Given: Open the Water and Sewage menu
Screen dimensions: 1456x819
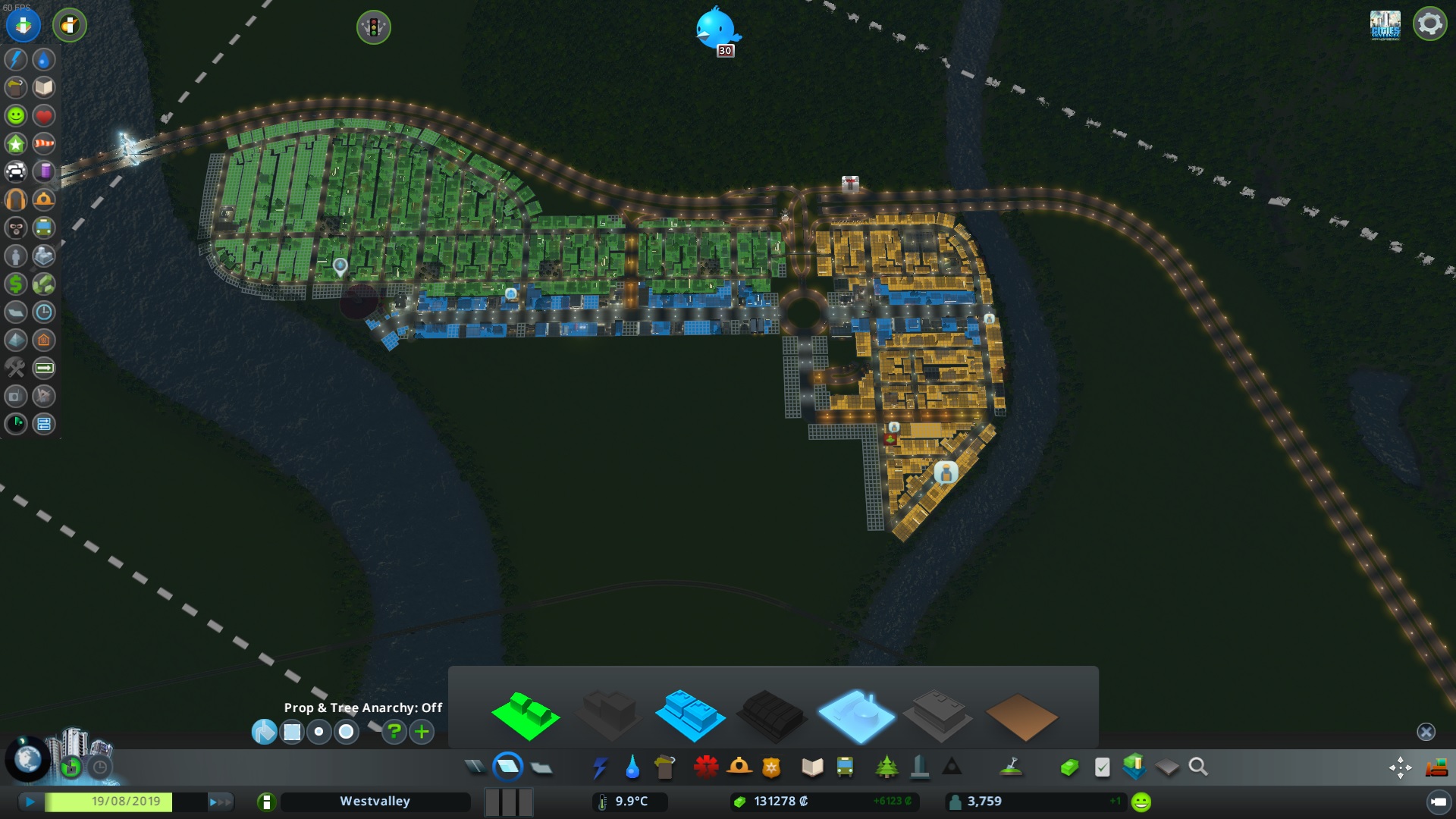Looking at the screenshot, I should click(x=632, y=767).
